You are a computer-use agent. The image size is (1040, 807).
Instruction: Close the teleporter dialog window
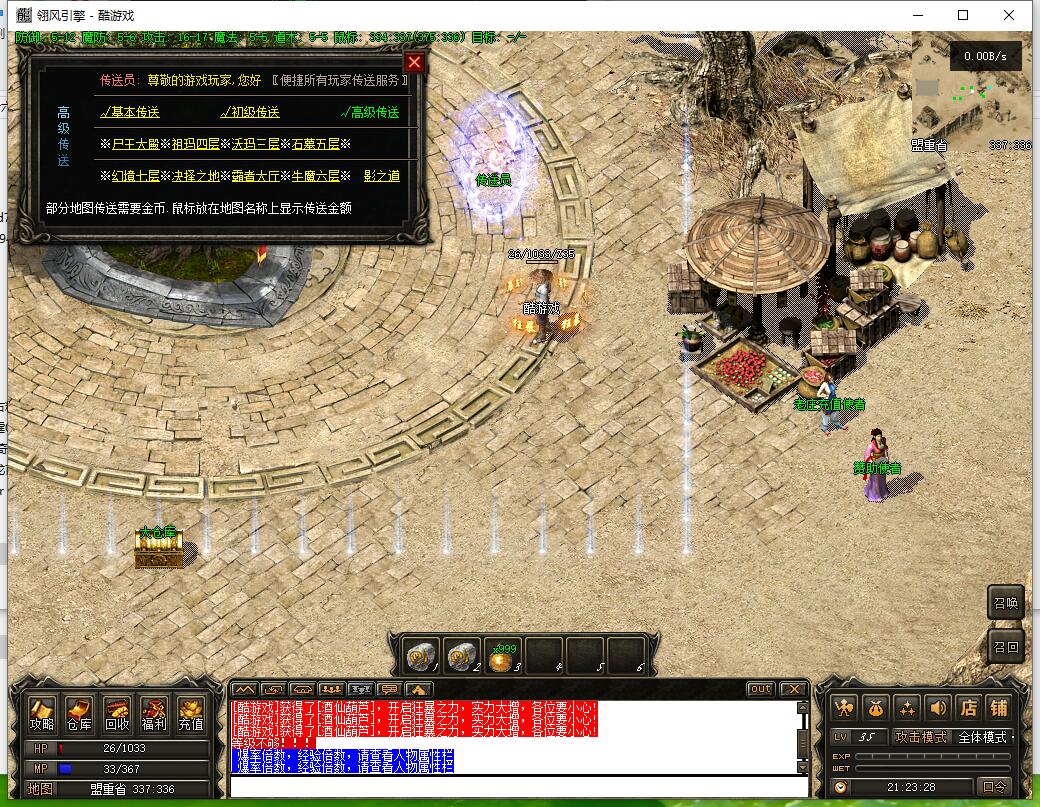point(414,63)
